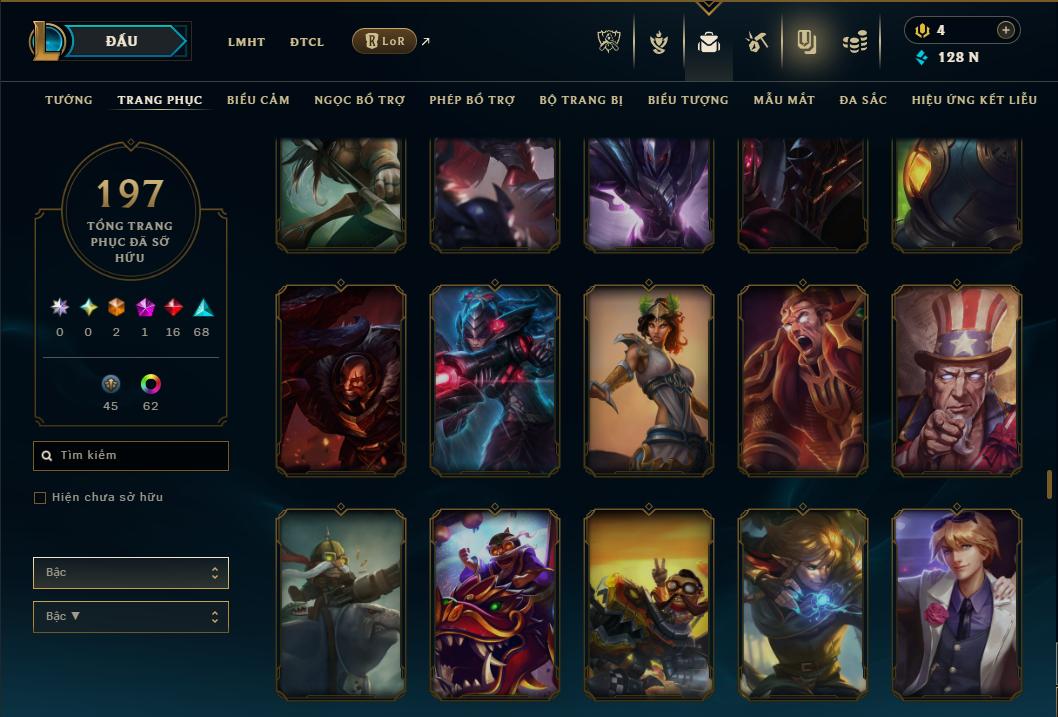Show the BIỂU TƯỢNG tab
Viewport: 1058px width, 717px height.
(688, 100)
